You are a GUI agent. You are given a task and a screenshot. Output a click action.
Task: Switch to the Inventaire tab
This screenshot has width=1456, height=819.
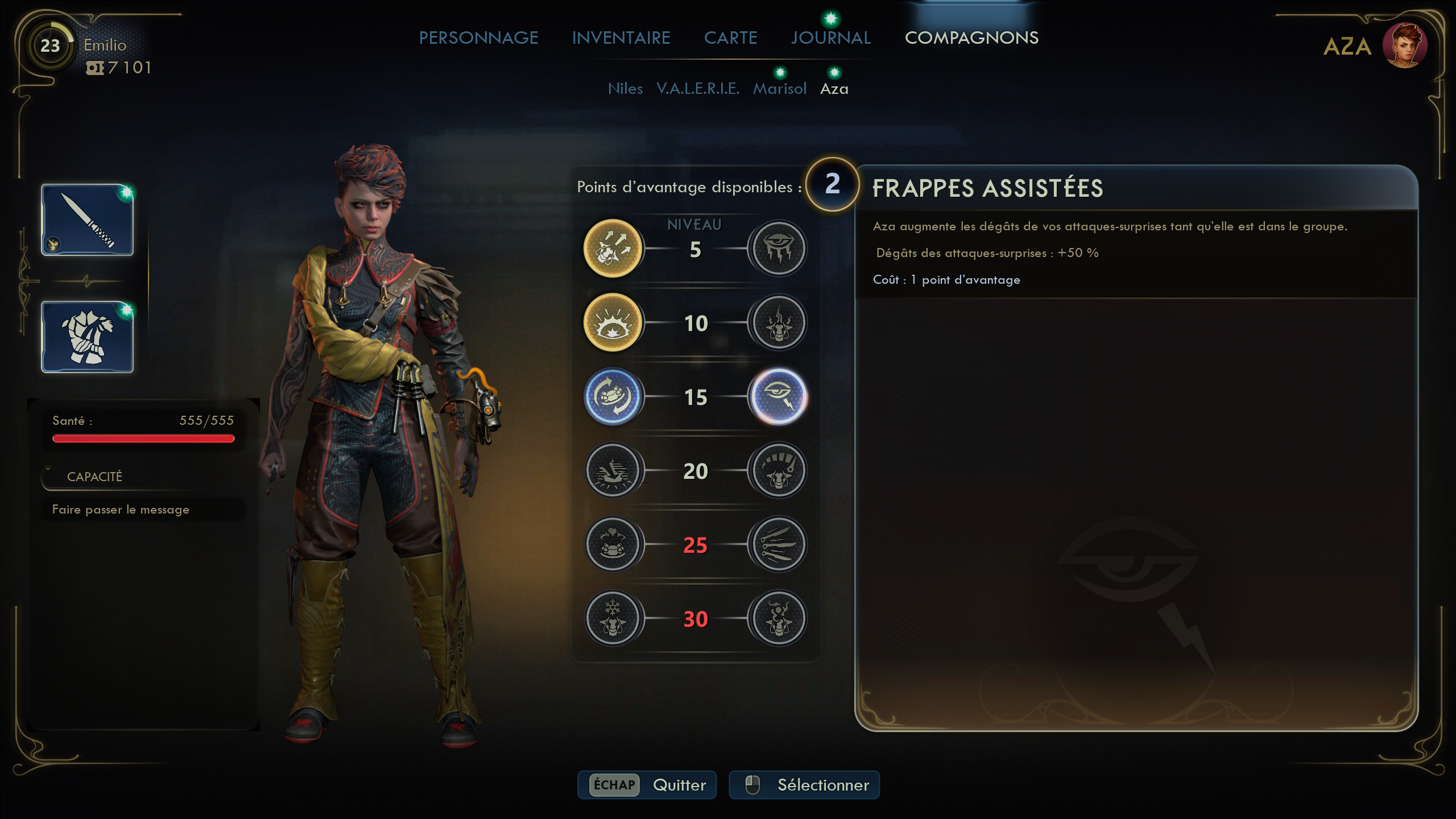coord(621,38)
